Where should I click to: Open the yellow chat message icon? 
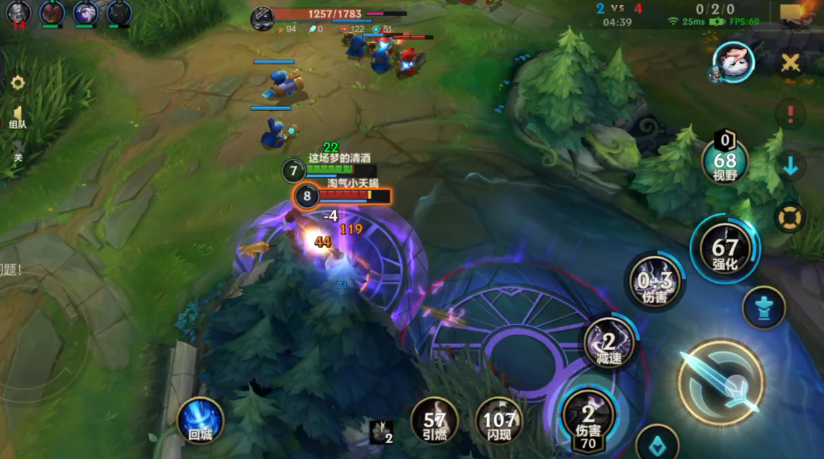click(x=795, y=13)
